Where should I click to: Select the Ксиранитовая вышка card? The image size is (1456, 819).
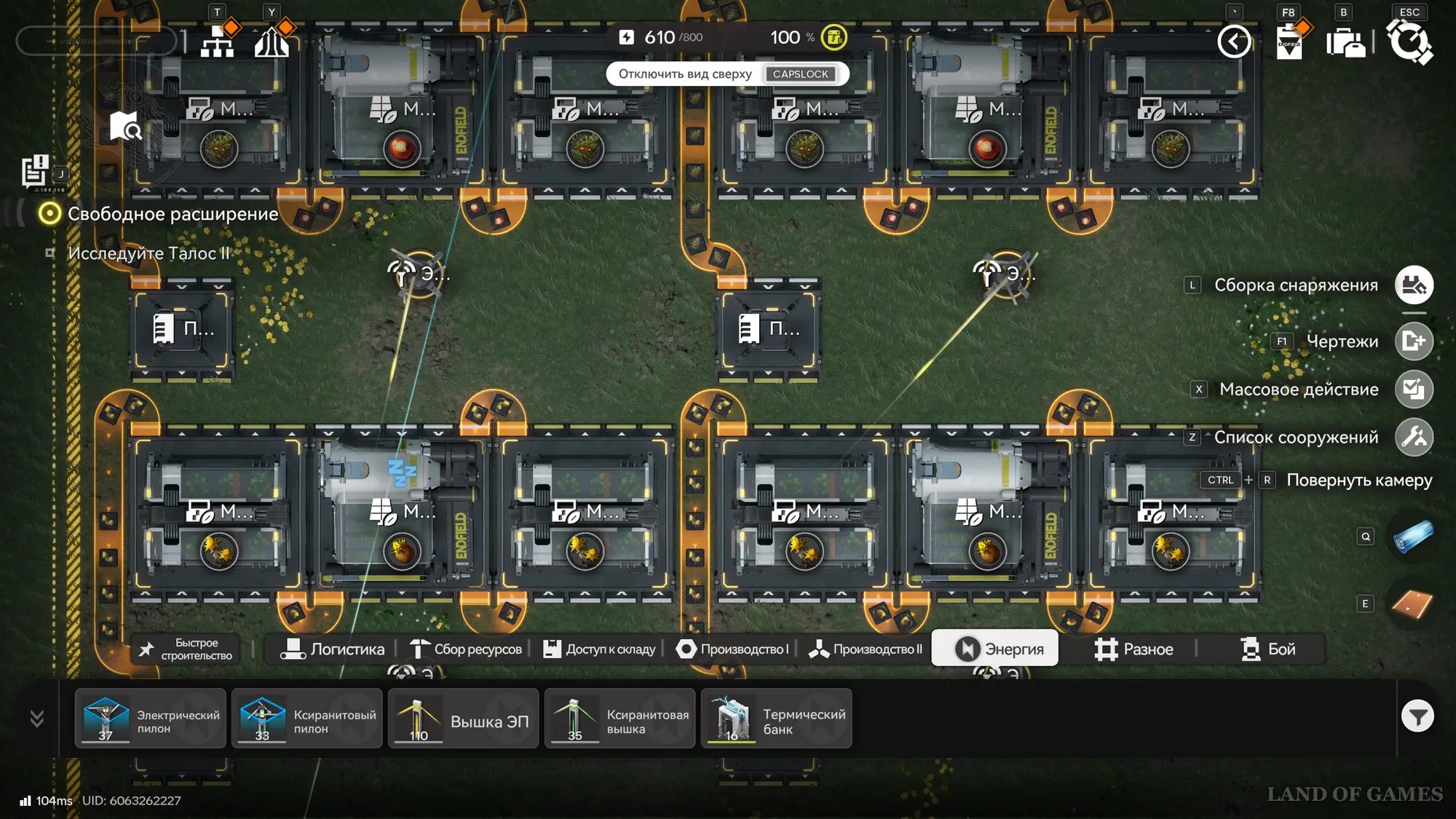(620, 719)
